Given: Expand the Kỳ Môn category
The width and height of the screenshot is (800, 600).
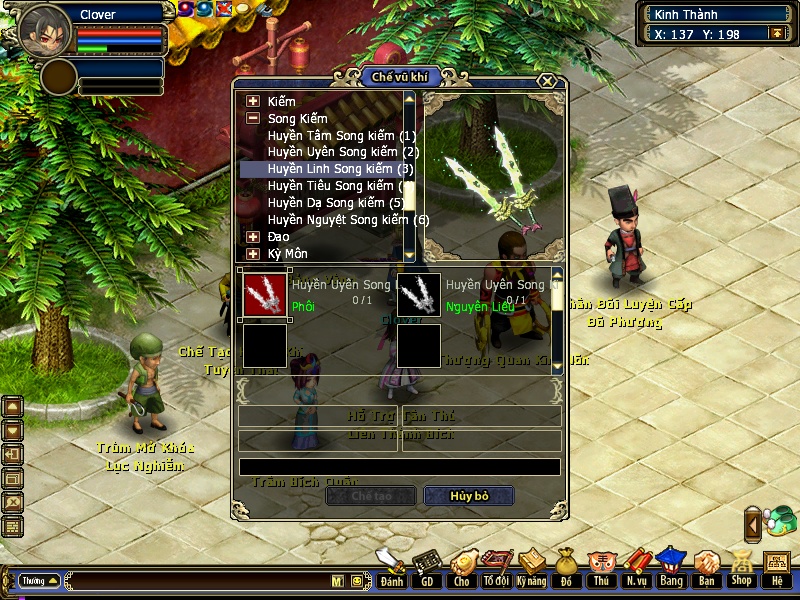Looking at the screenshot, I should click(x=253, y=254).
